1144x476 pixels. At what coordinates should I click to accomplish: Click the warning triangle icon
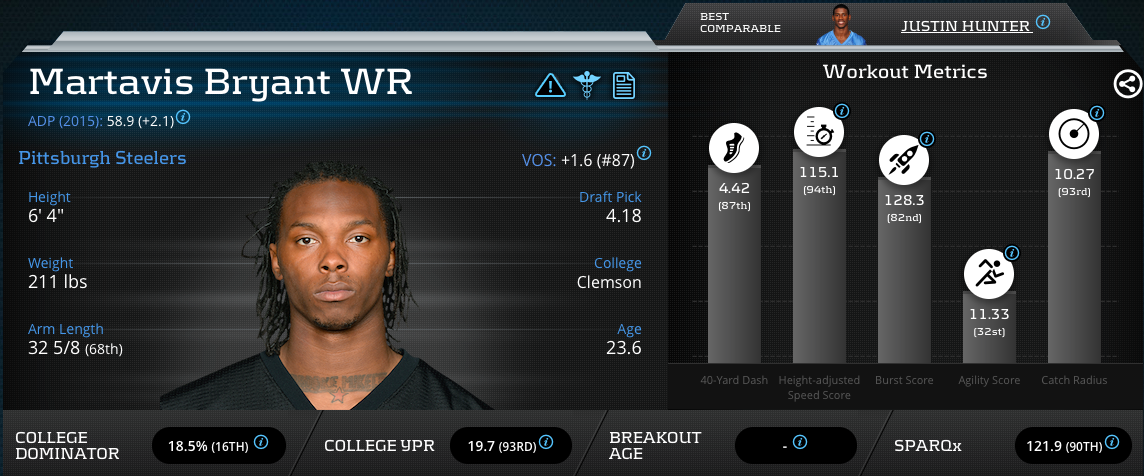click(x=549, y=85)
